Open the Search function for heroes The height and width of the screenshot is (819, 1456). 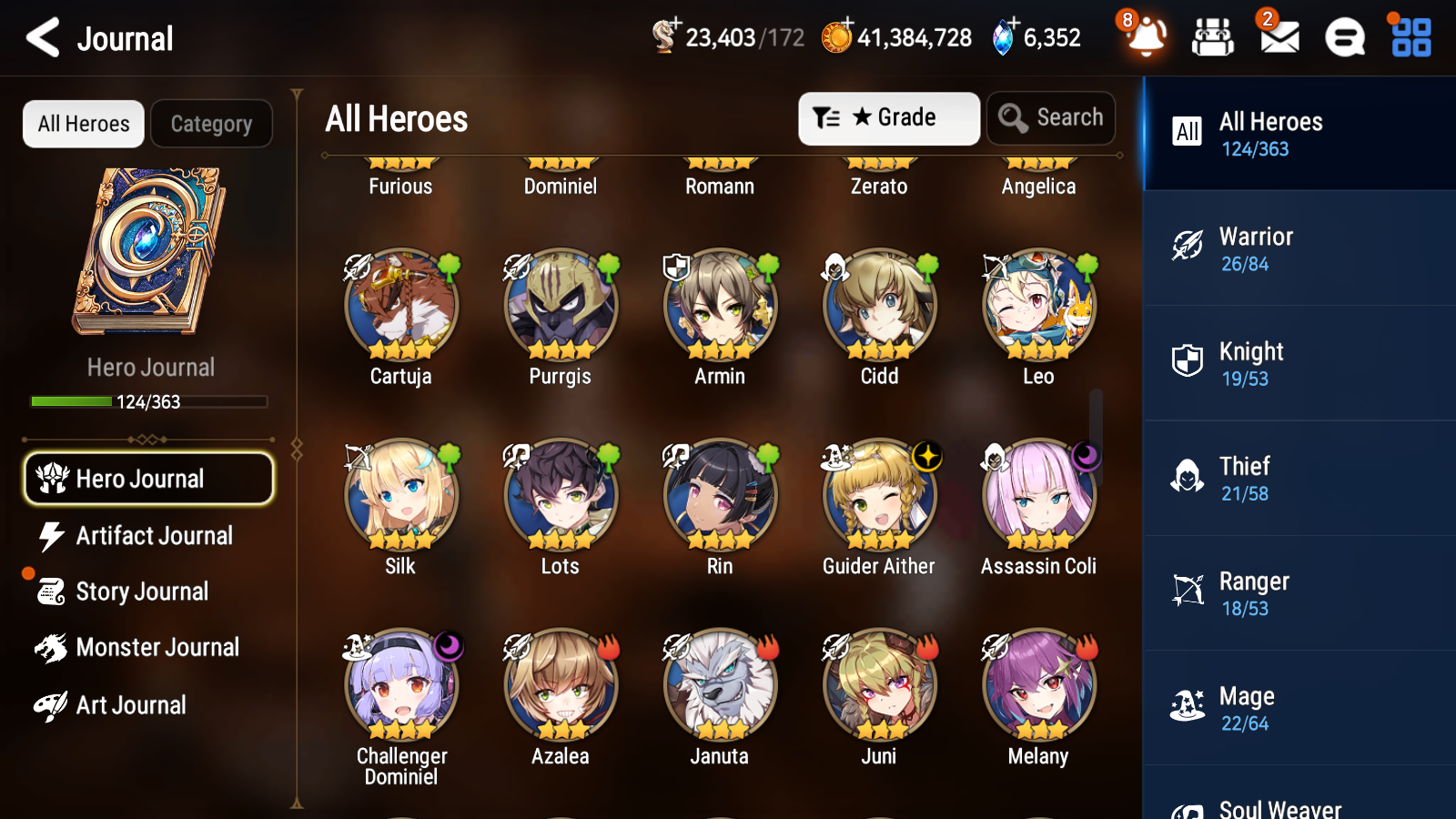click(1051, 117)
